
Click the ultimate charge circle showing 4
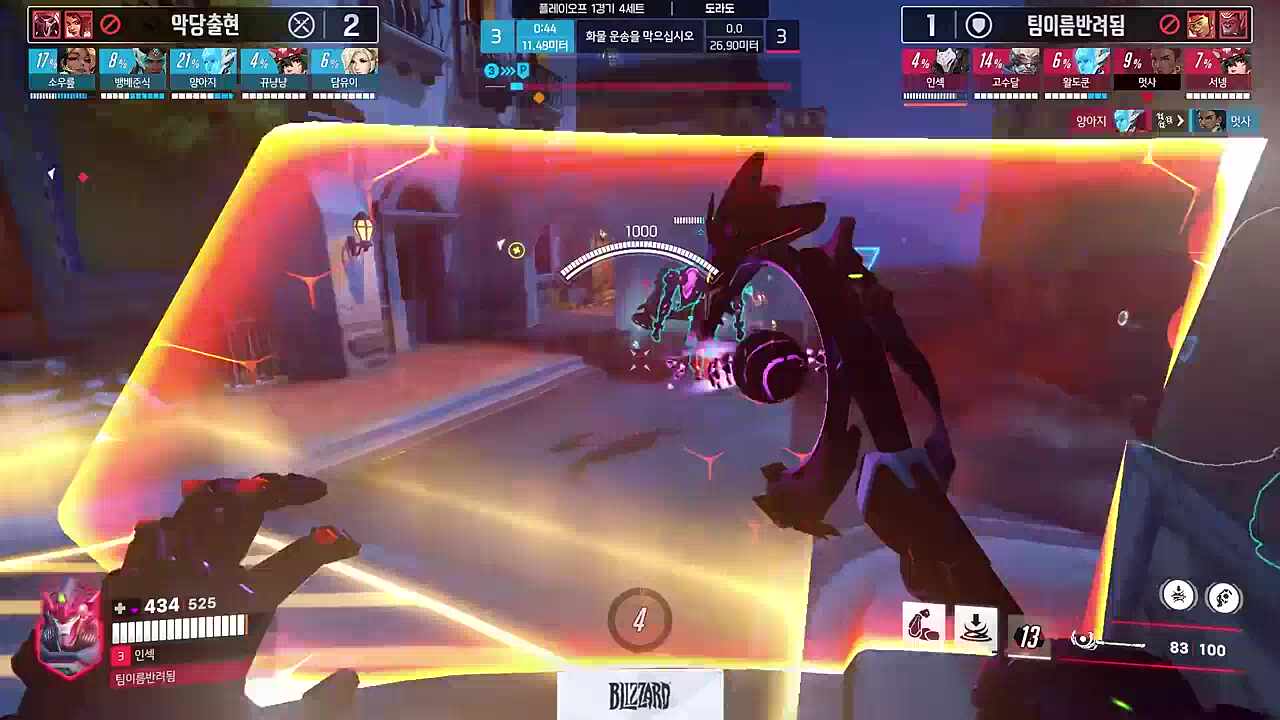click(640, 620)
